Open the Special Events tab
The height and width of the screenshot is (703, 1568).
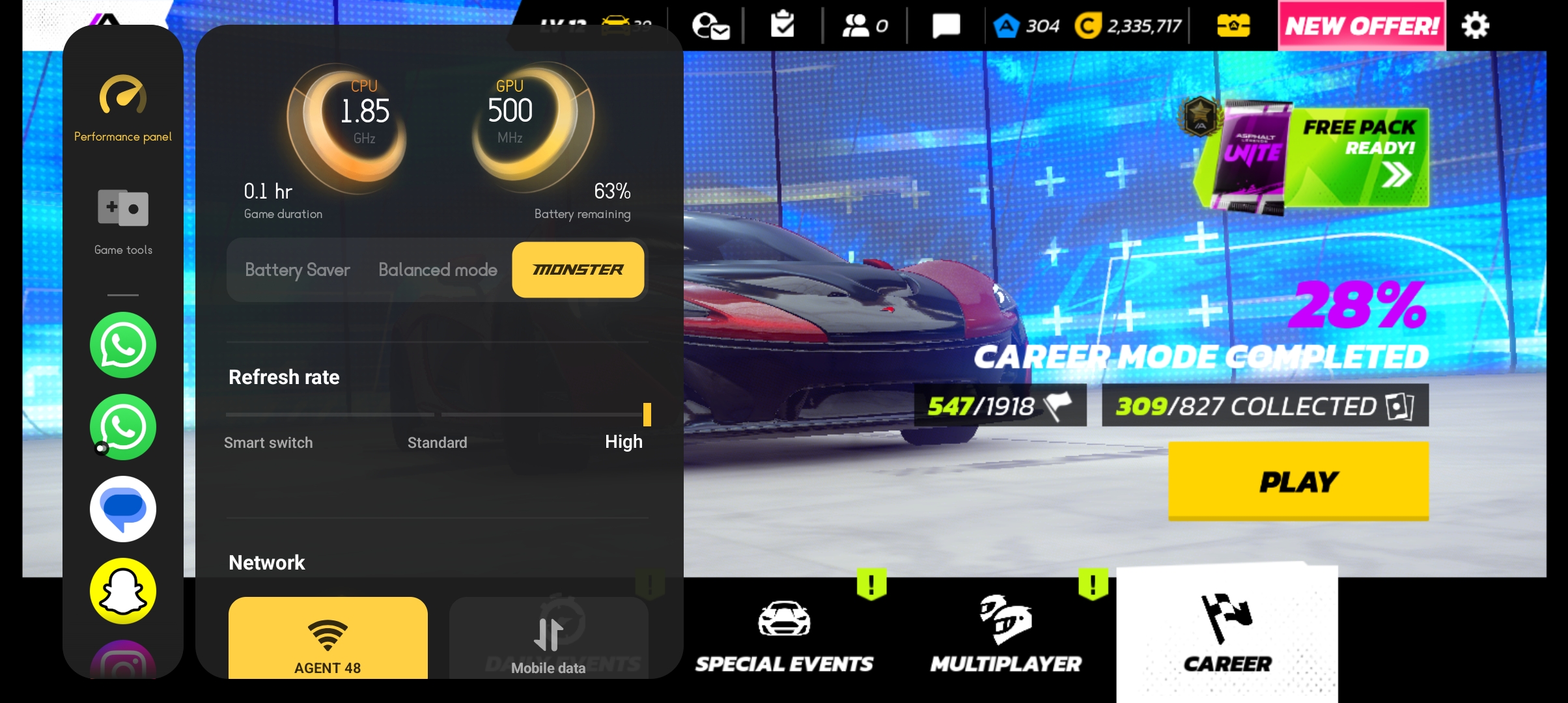(784, 635)
